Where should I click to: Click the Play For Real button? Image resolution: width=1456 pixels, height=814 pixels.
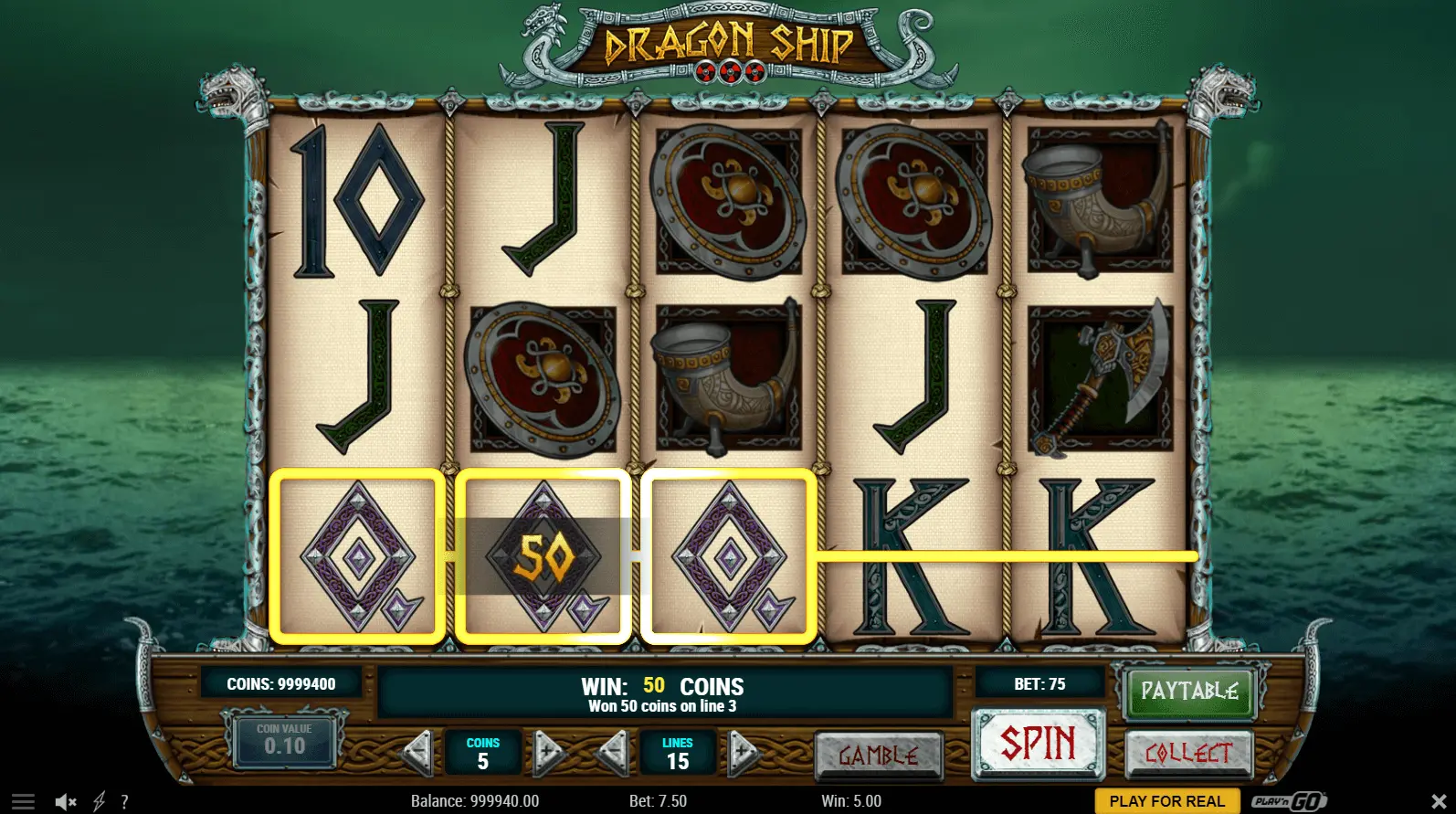click(1166, 801)
